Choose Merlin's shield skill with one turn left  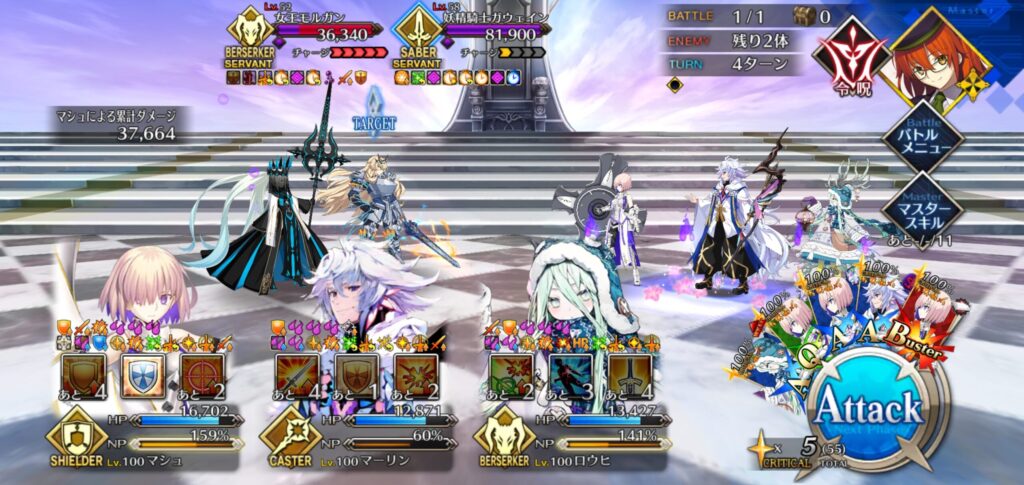[x=356, y=377]
